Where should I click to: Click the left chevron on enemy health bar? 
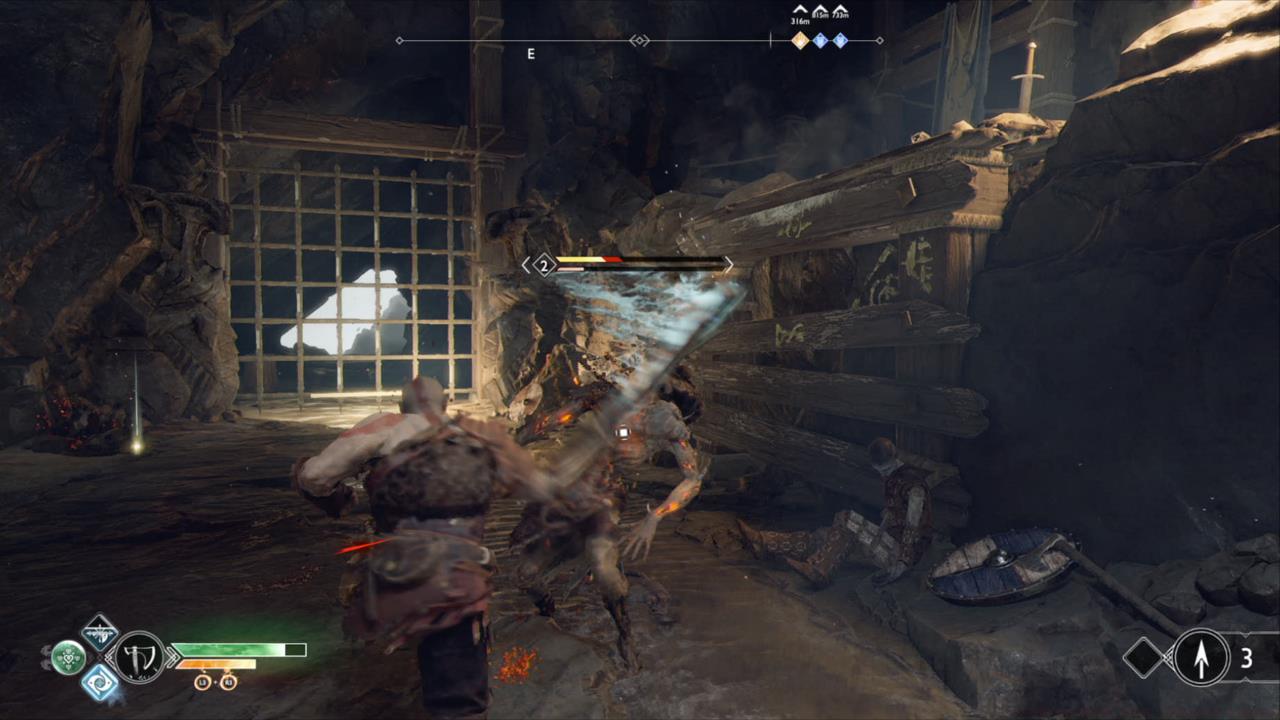pyautogui.click(x=526, y=264)
